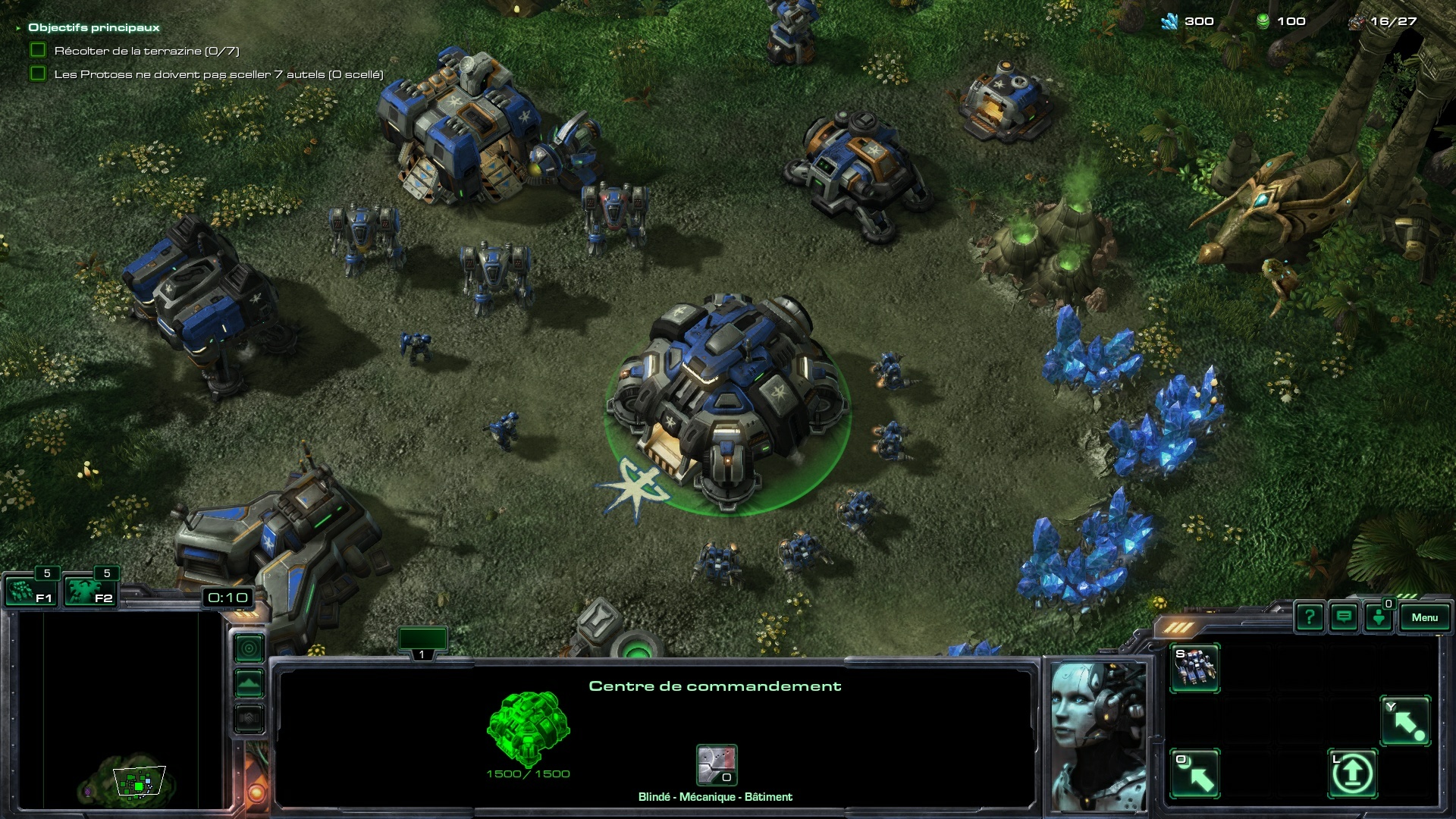Activate the Load SCVs command
The height and width of the screenshot is (819, 1456).
coord(1195,773)
